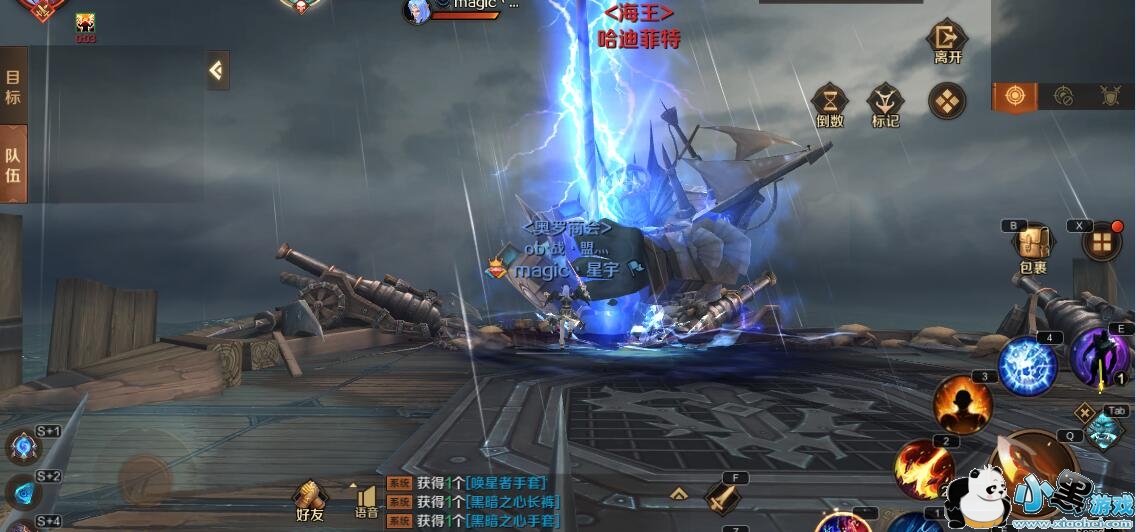Select the 目标 side tab
This screenshot has width=1136, height=532.
(13, 88)
